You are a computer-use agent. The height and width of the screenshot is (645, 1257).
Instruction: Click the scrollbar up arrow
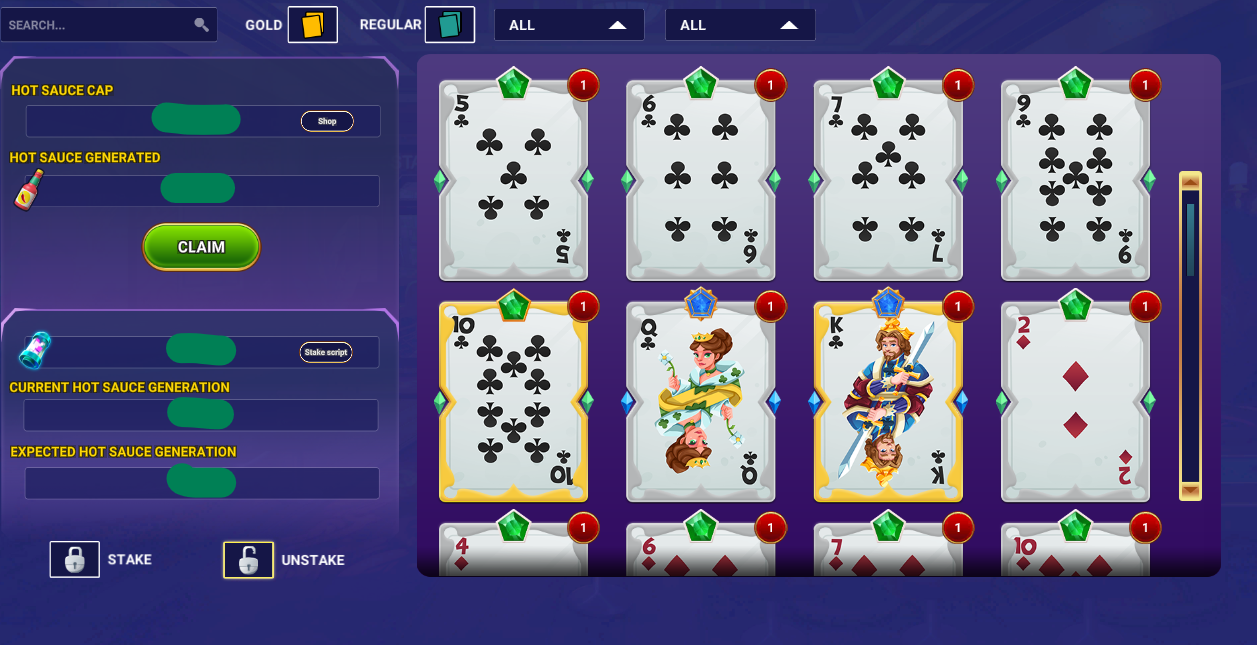[1190, 181]
